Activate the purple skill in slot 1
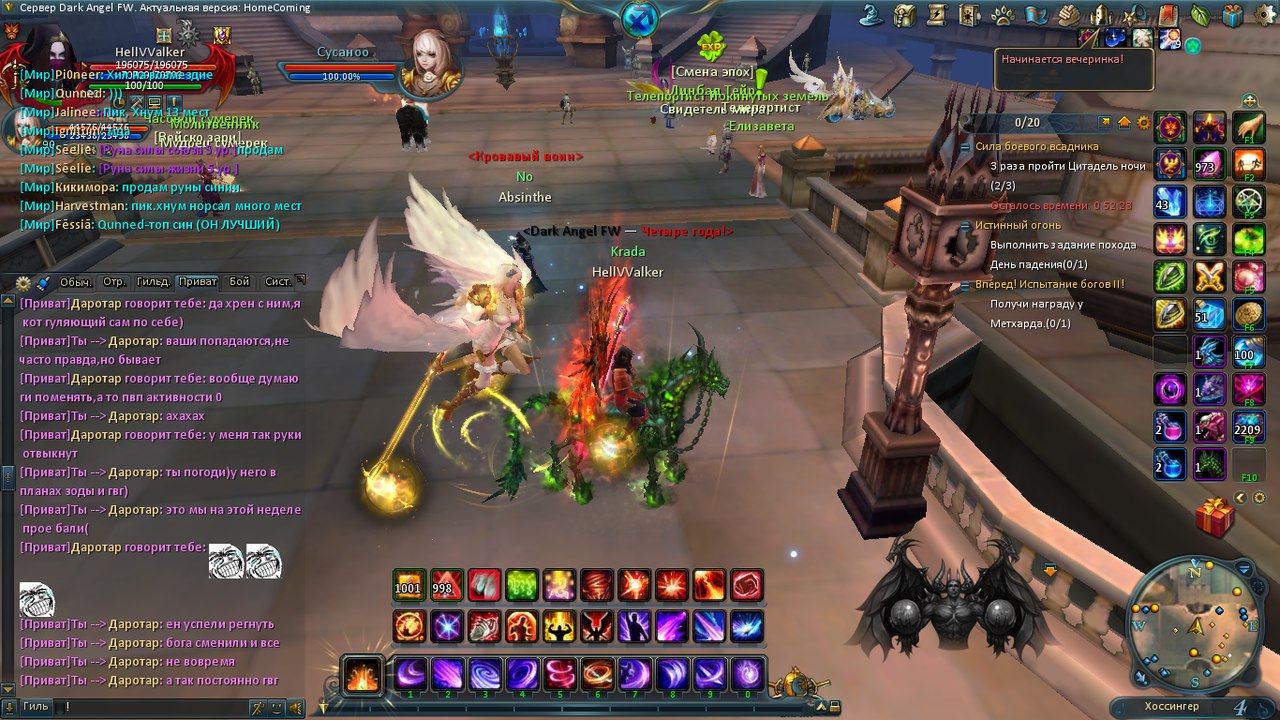Image resolution: width=1280 pixels, height=720 pixels. pyautogui.click(x=410, y=674)
